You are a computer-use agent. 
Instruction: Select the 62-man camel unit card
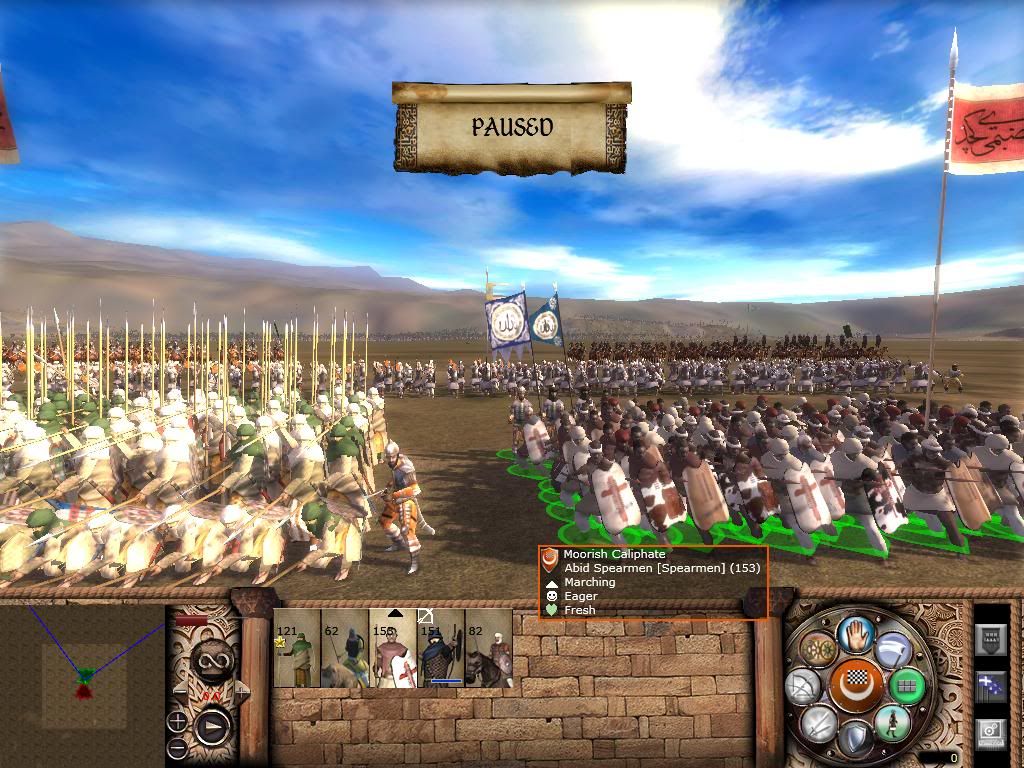pyautogui.click(x=345, y=650)
